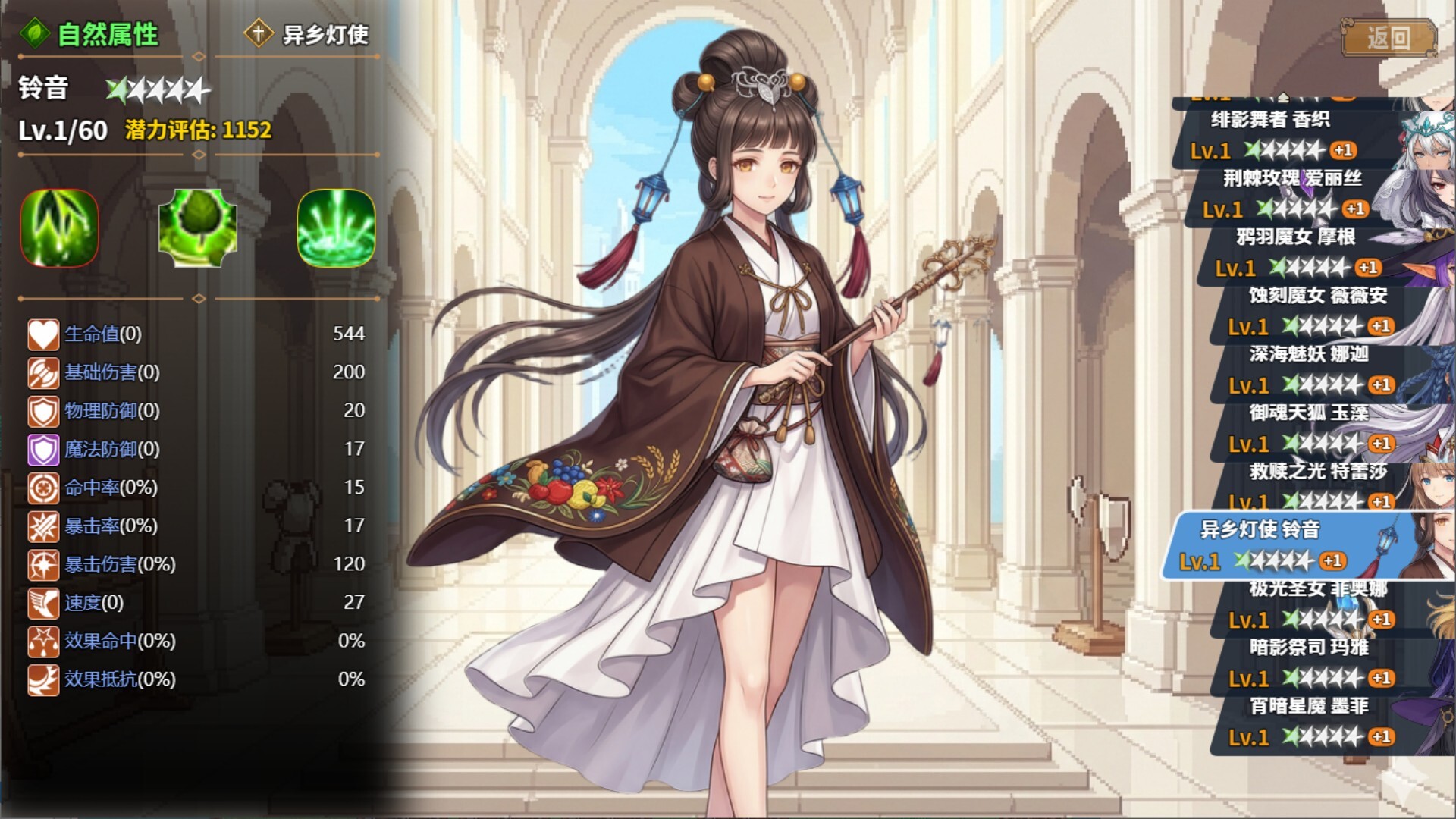Click the 速度 stat label
1456x819 pixels.
click(x=93, y=603)
